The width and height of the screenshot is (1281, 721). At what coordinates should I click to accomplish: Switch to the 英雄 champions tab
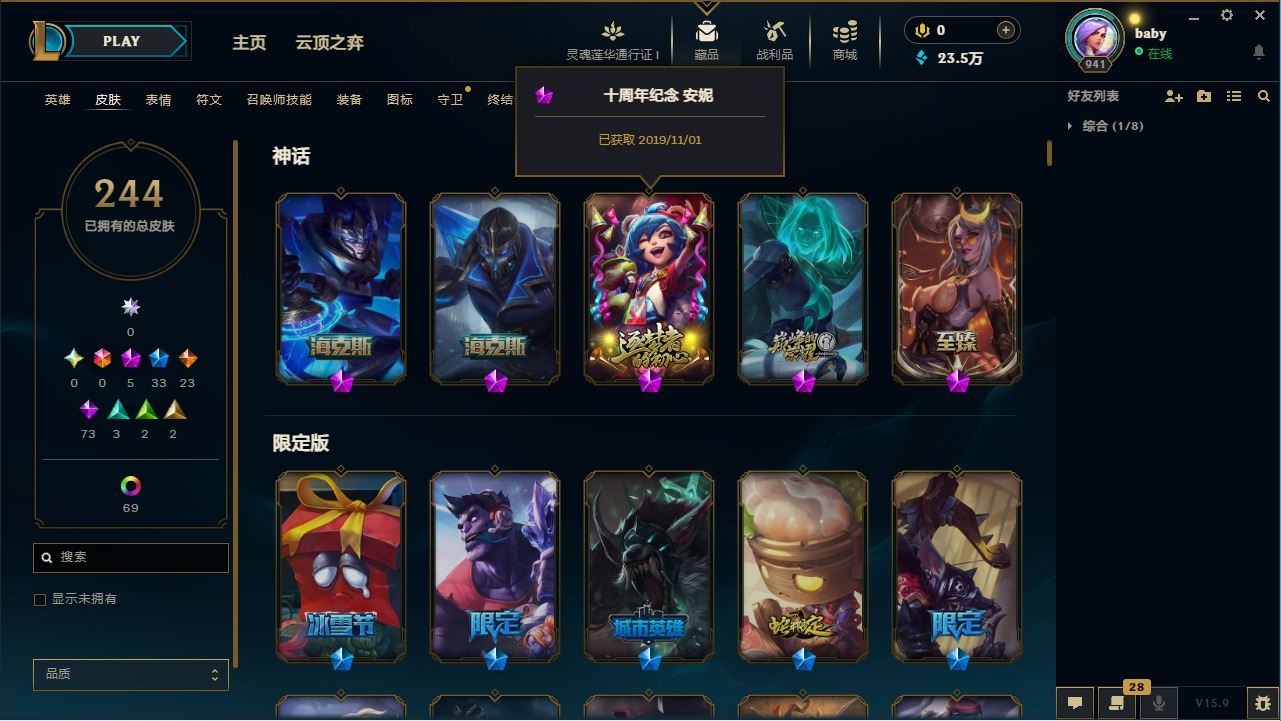point(57,100)
